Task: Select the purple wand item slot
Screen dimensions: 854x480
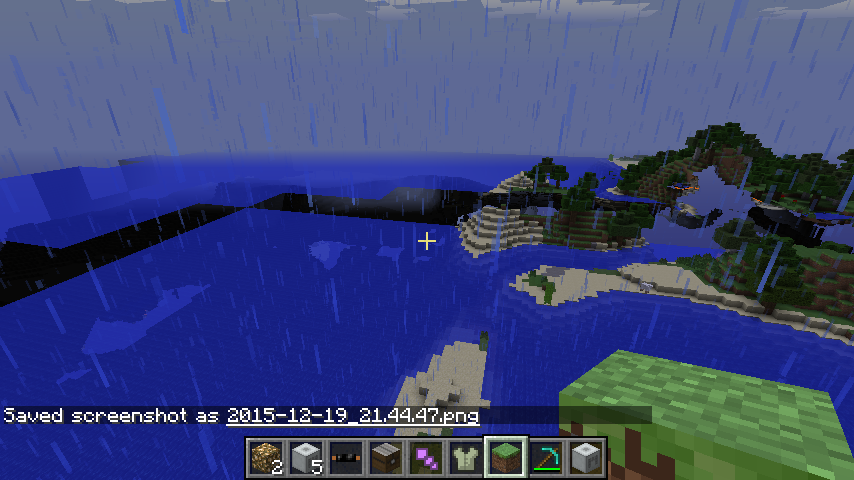Action: [x=425, y=457]
